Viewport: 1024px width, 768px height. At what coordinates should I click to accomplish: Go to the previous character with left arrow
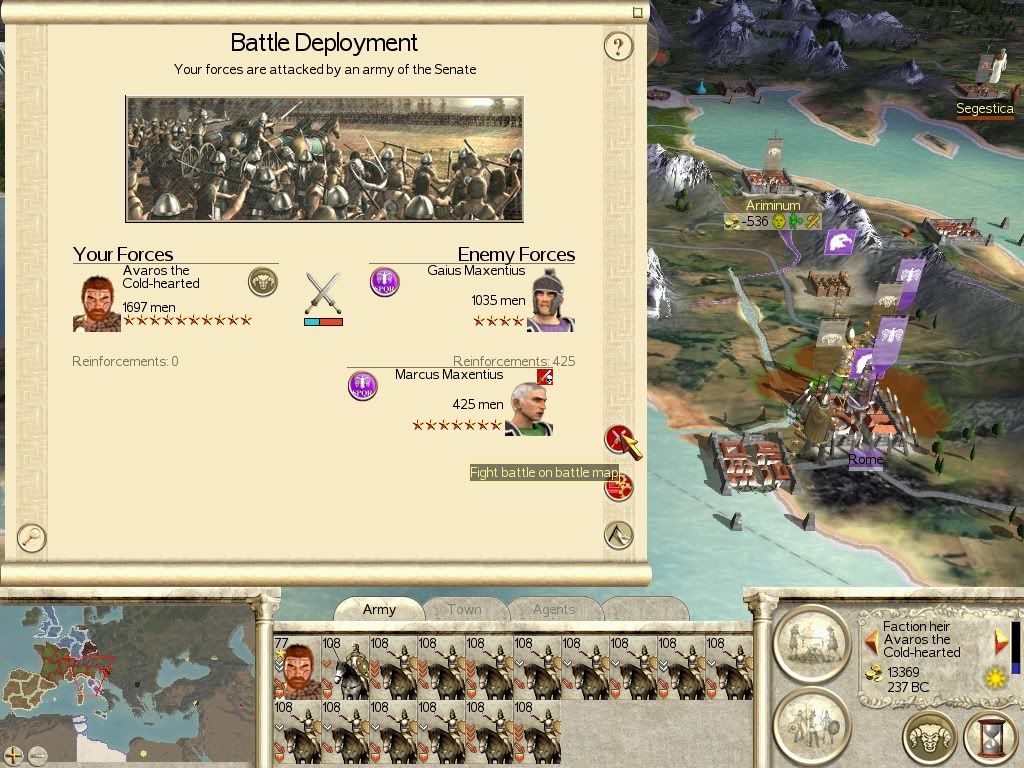(x=871, y=640)
